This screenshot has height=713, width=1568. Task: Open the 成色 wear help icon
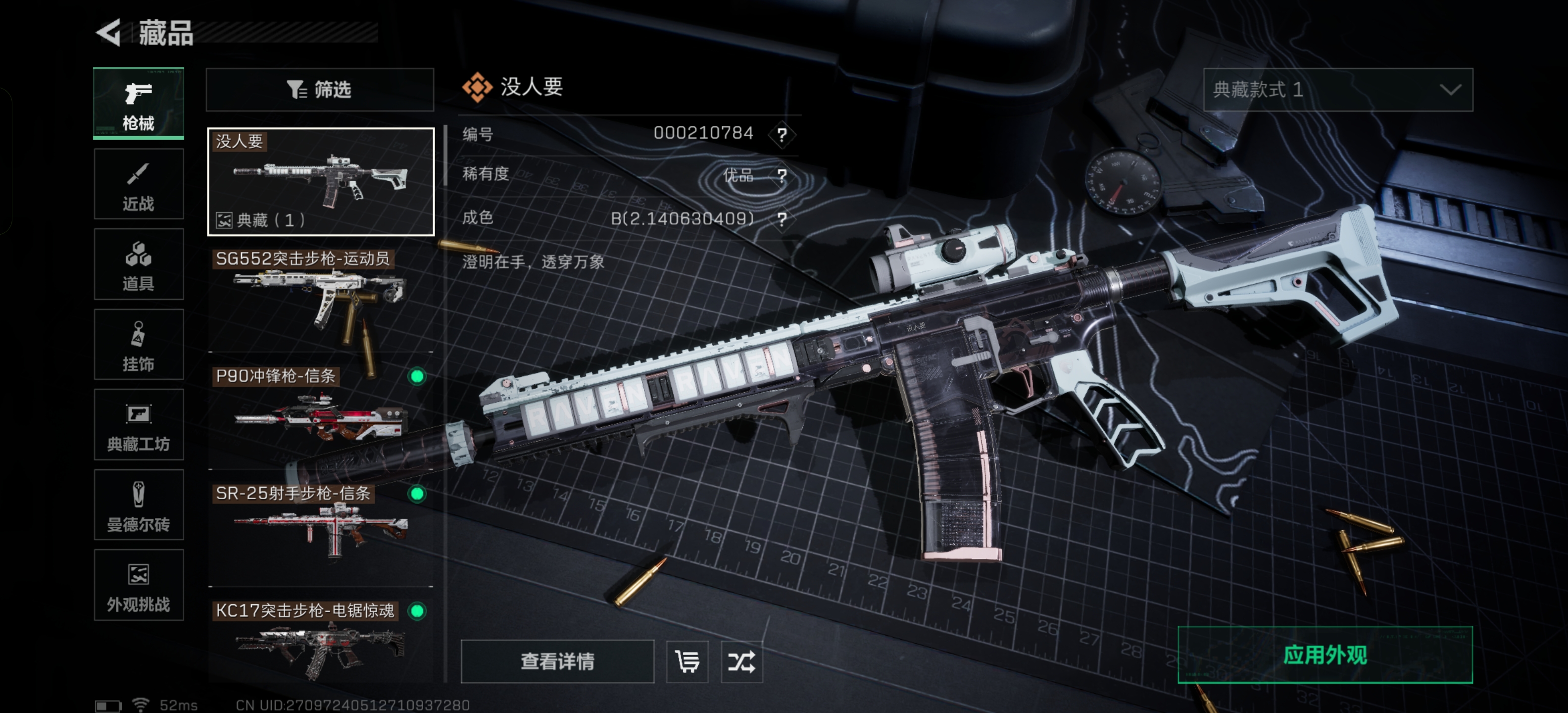pyautogui.click(x=782, y=218)
